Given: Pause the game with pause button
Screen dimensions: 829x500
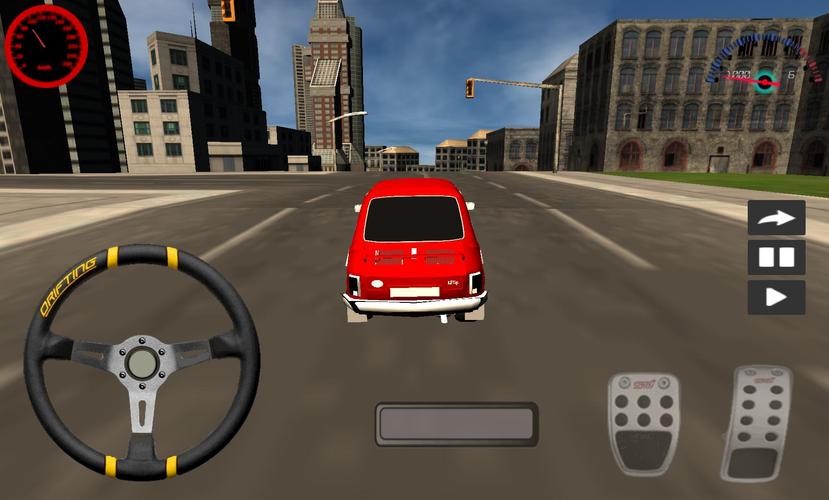Looking at the screenshot, I should [776, 257].
